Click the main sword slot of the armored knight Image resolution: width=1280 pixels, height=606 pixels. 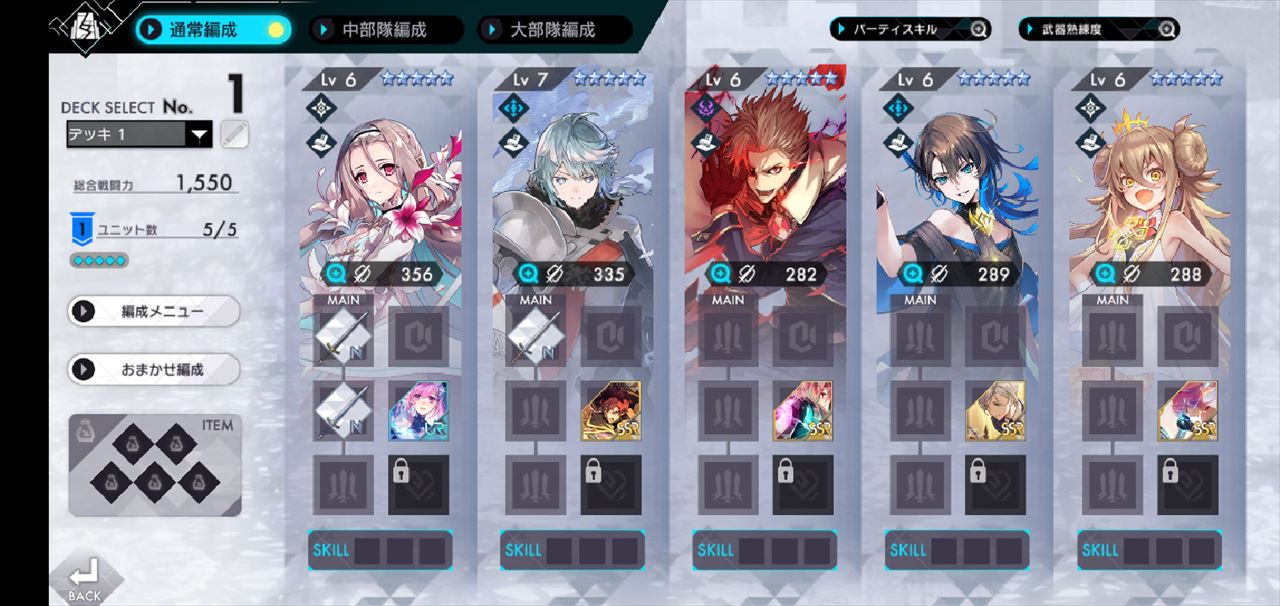[x=535, y=337]
